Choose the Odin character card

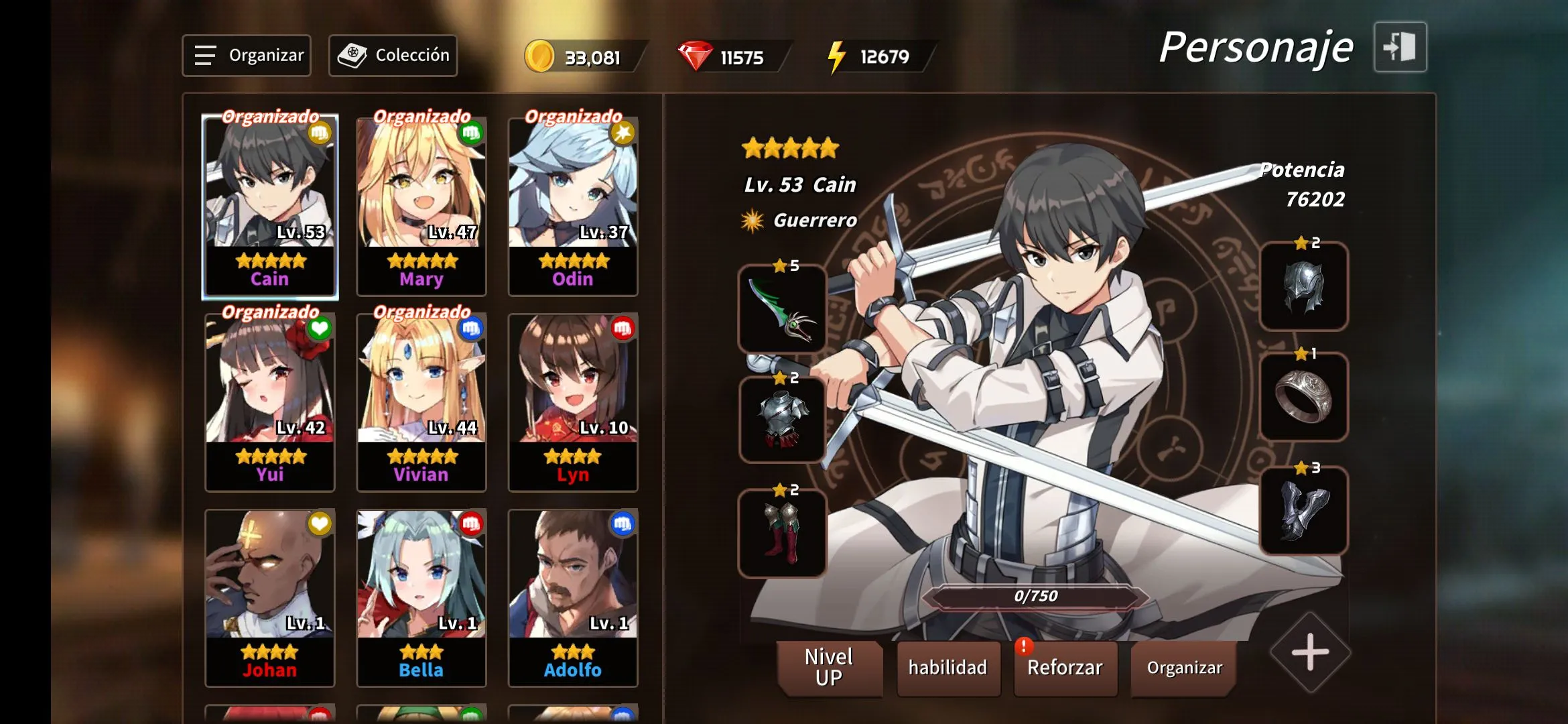(573, 206)
